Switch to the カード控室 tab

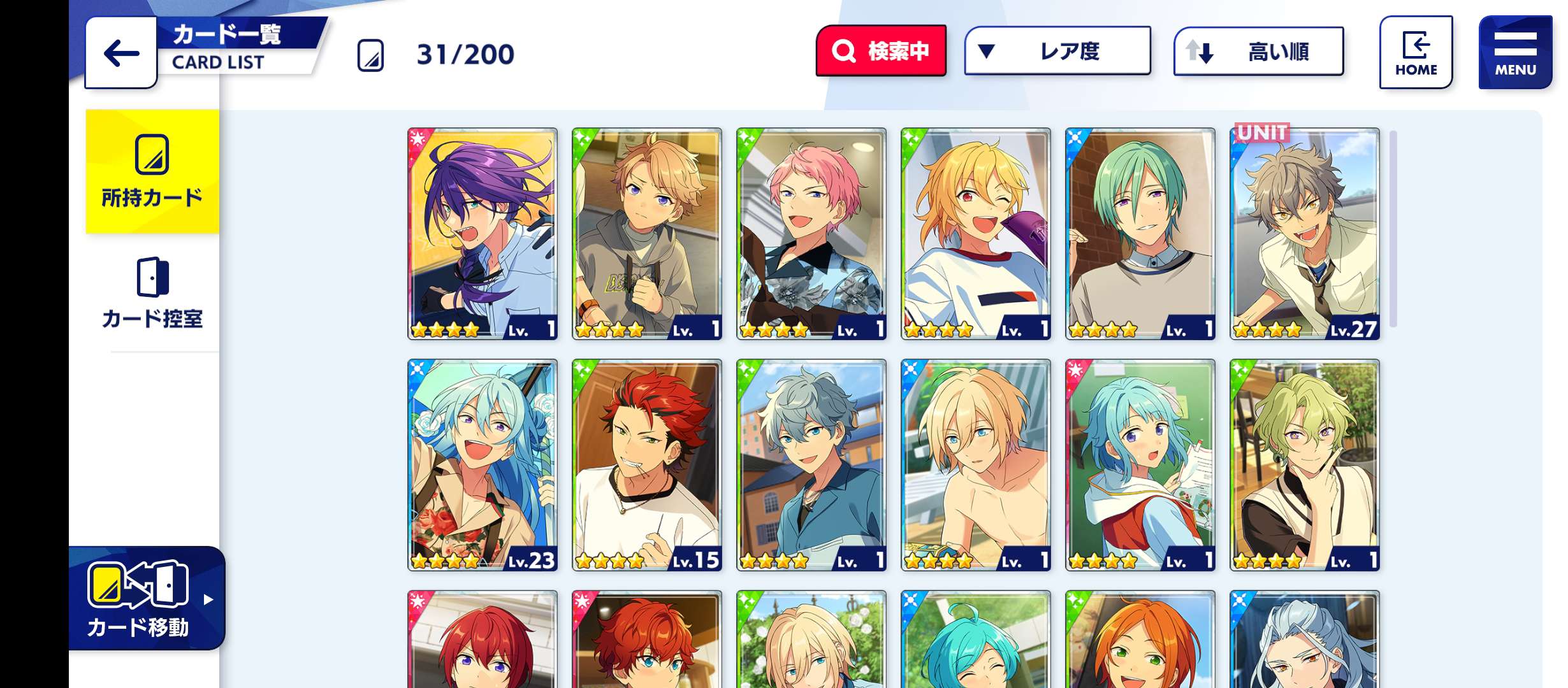152,293
